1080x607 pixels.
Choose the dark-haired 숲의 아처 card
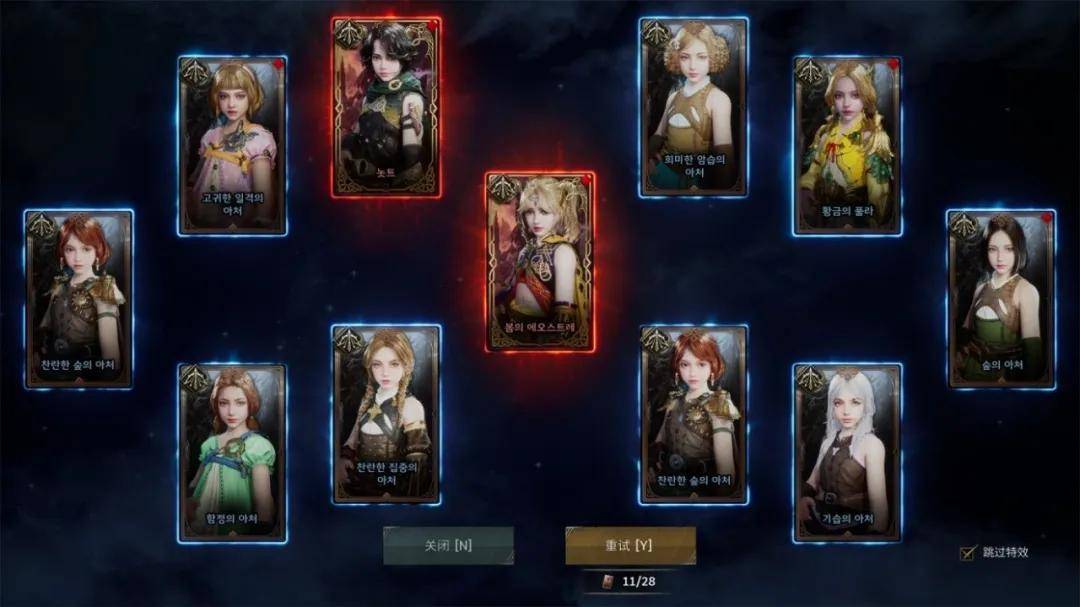pos(1001,299)
